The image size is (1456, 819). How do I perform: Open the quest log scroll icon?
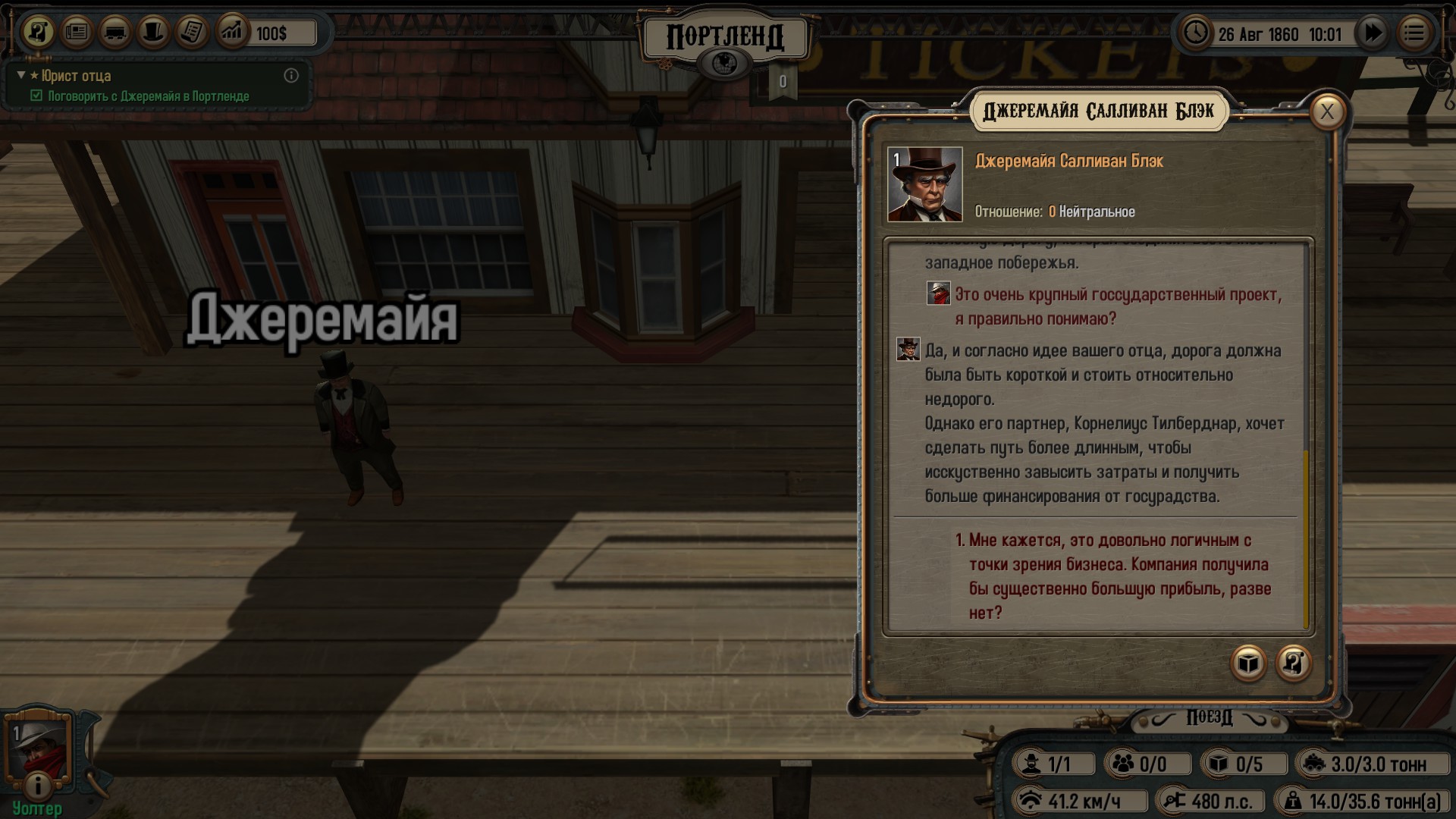click(x=39, y=33)
